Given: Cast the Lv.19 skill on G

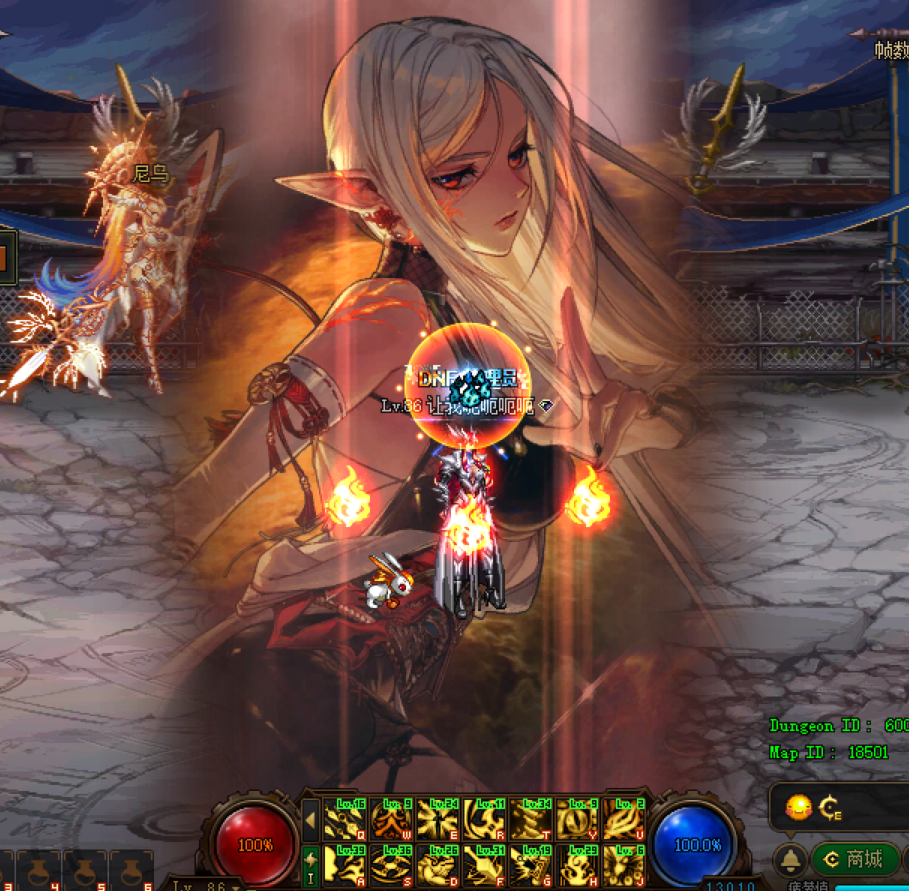Looking at the screenshot, I should (x=530, y=865).
